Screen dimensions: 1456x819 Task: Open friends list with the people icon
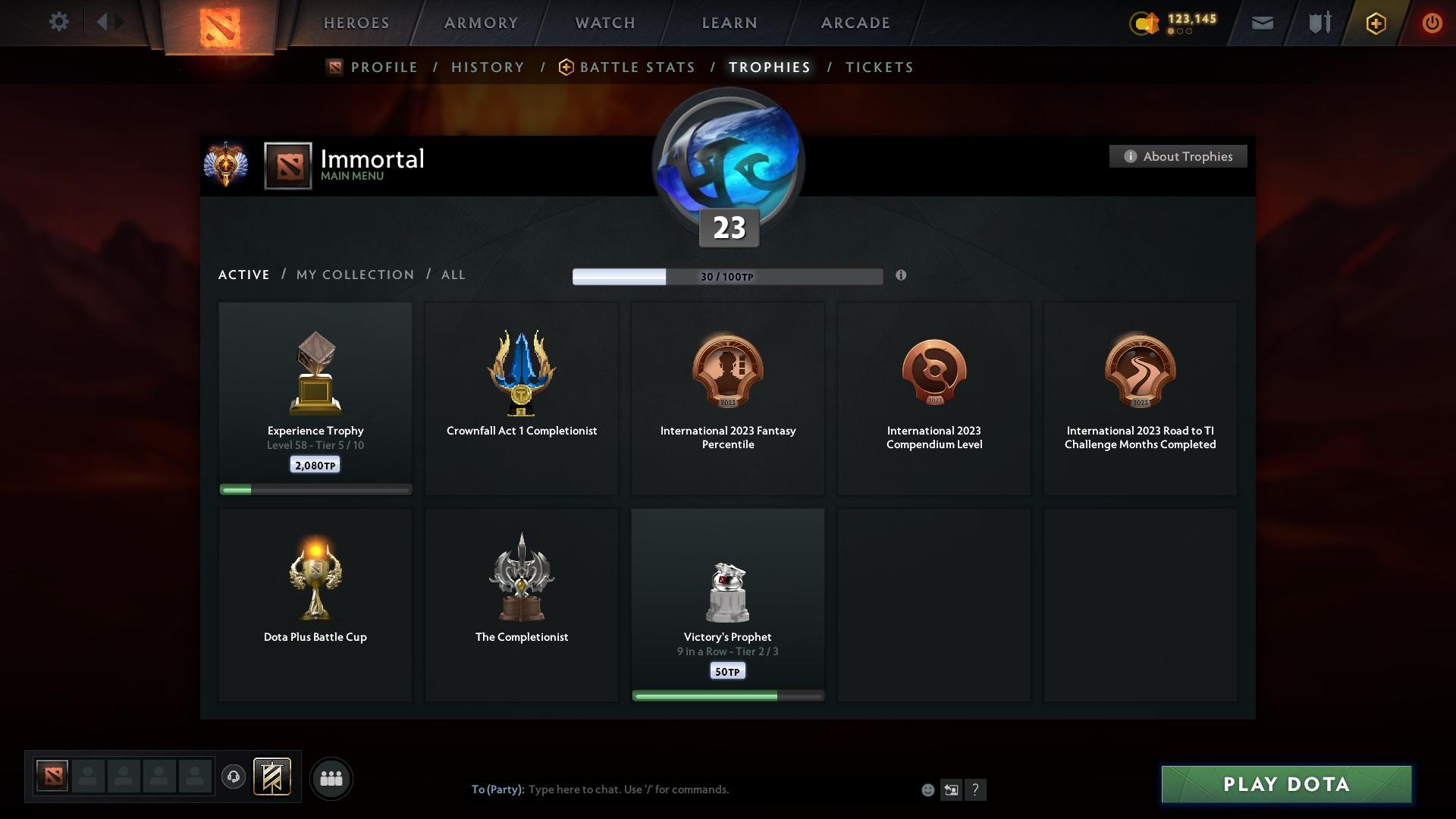[331, 778]
